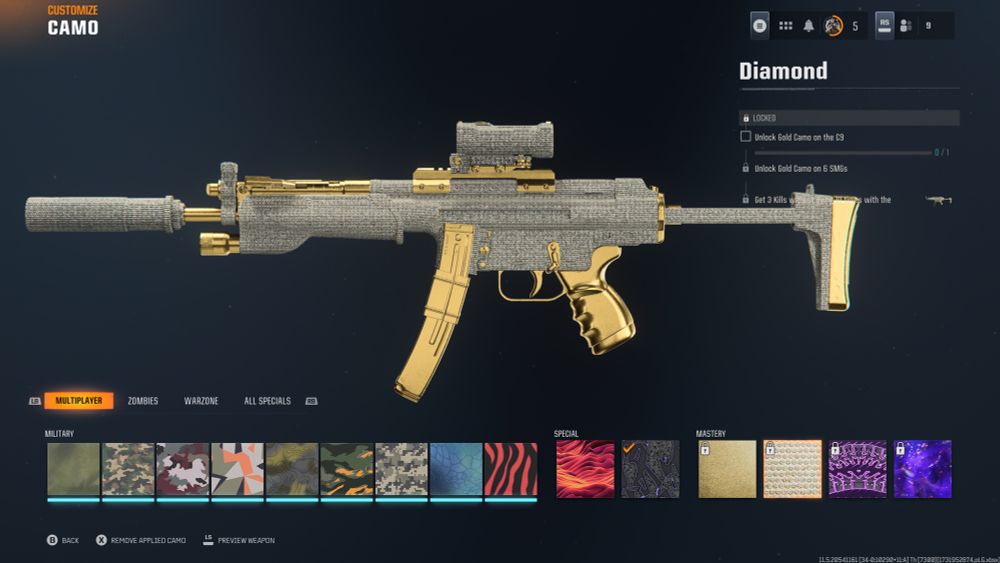Open the notifications bell
Image resolution: width=1000 pixels, height=563 pixels.
(x=809, y=26)
